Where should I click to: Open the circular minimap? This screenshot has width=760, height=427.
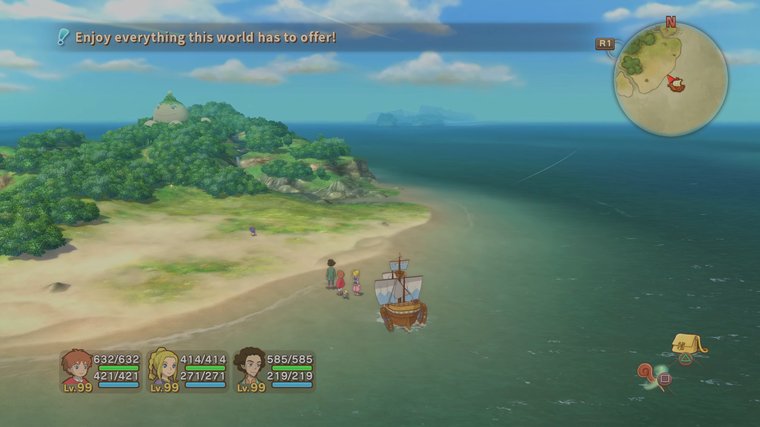[x=671, y=79]
